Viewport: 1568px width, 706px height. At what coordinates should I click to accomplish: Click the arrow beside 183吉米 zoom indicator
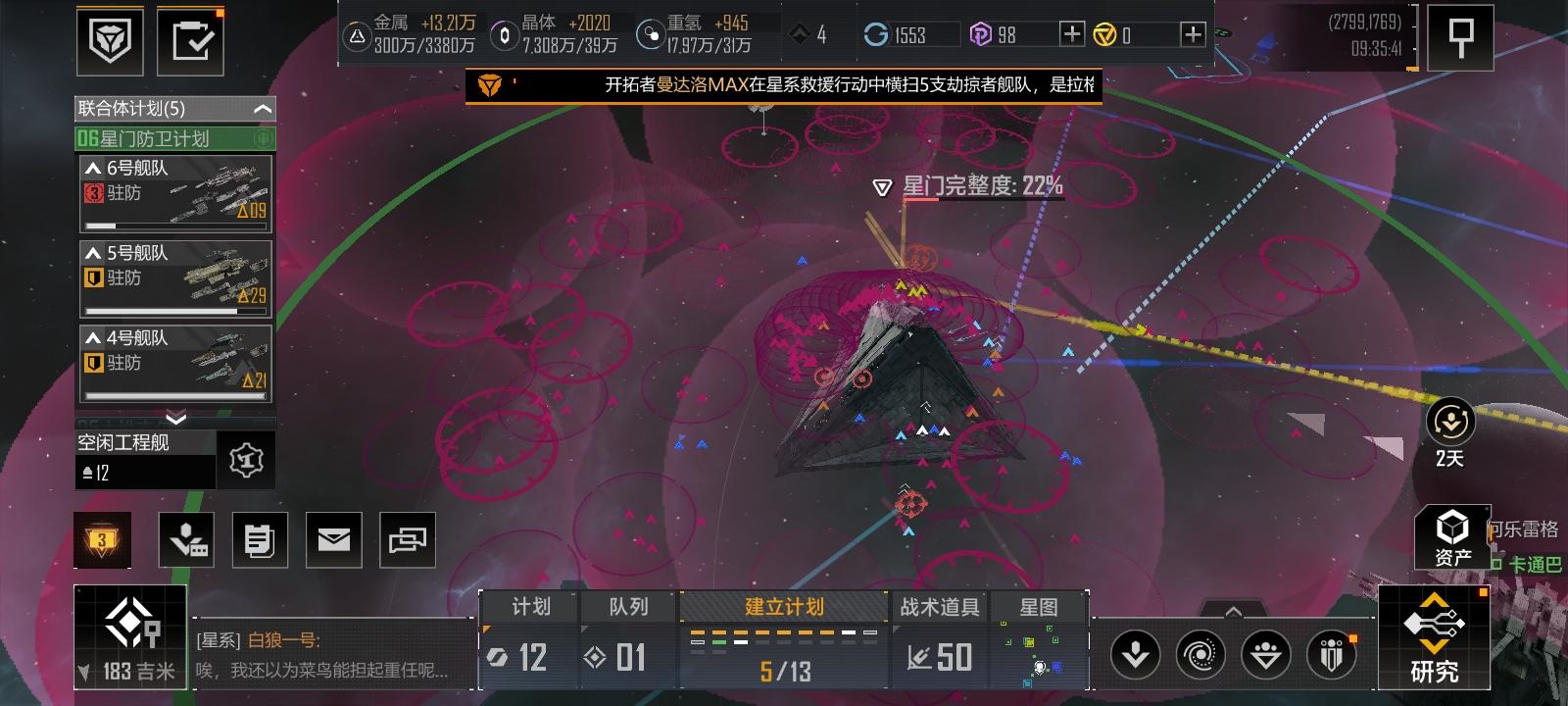click(x=86, y=672)
